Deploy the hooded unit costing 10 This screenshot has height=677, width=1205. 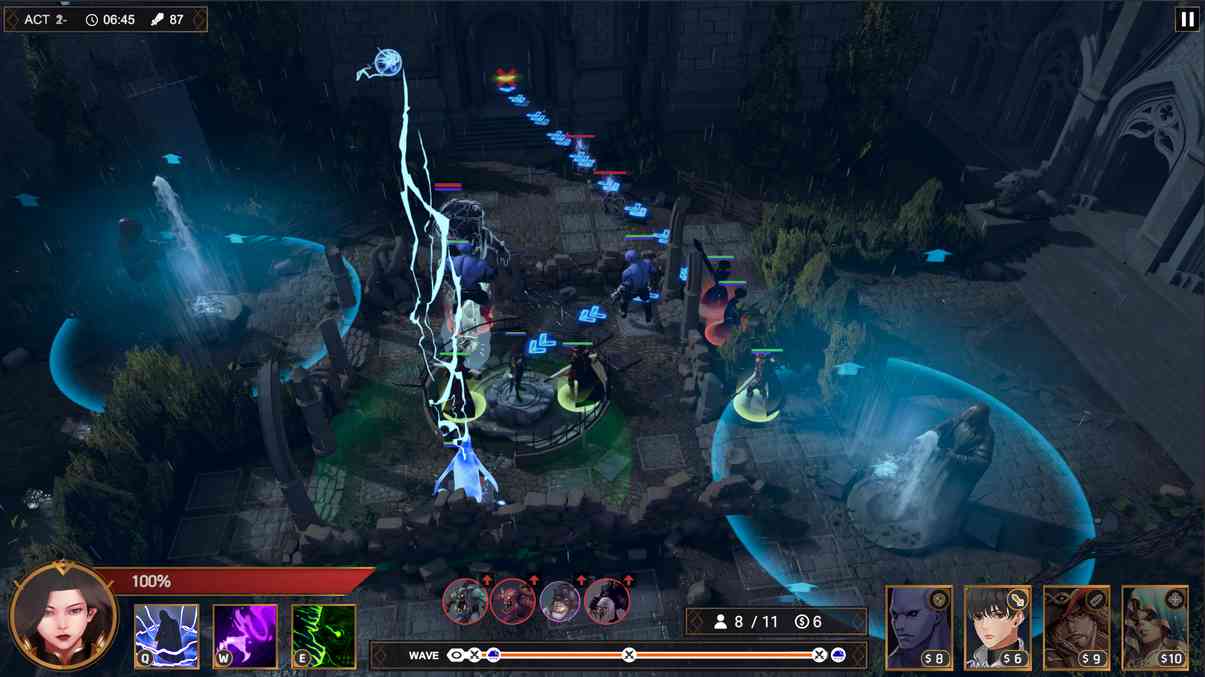click(1155, 627)
